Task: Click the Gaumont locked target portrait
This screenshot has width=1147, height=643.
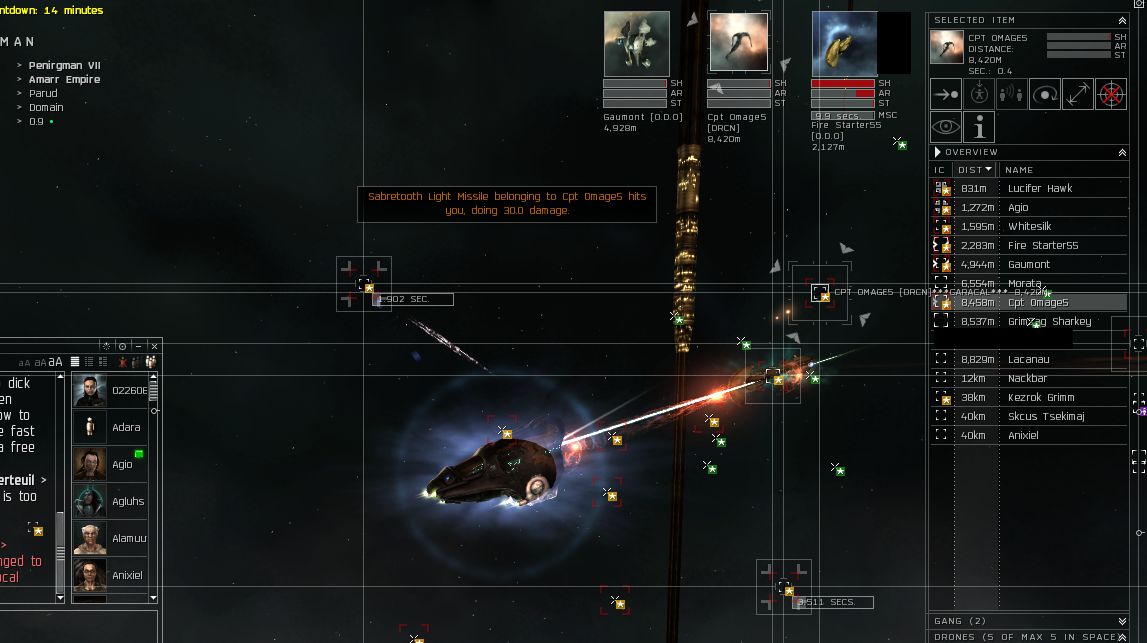Action: click(637, 44)
